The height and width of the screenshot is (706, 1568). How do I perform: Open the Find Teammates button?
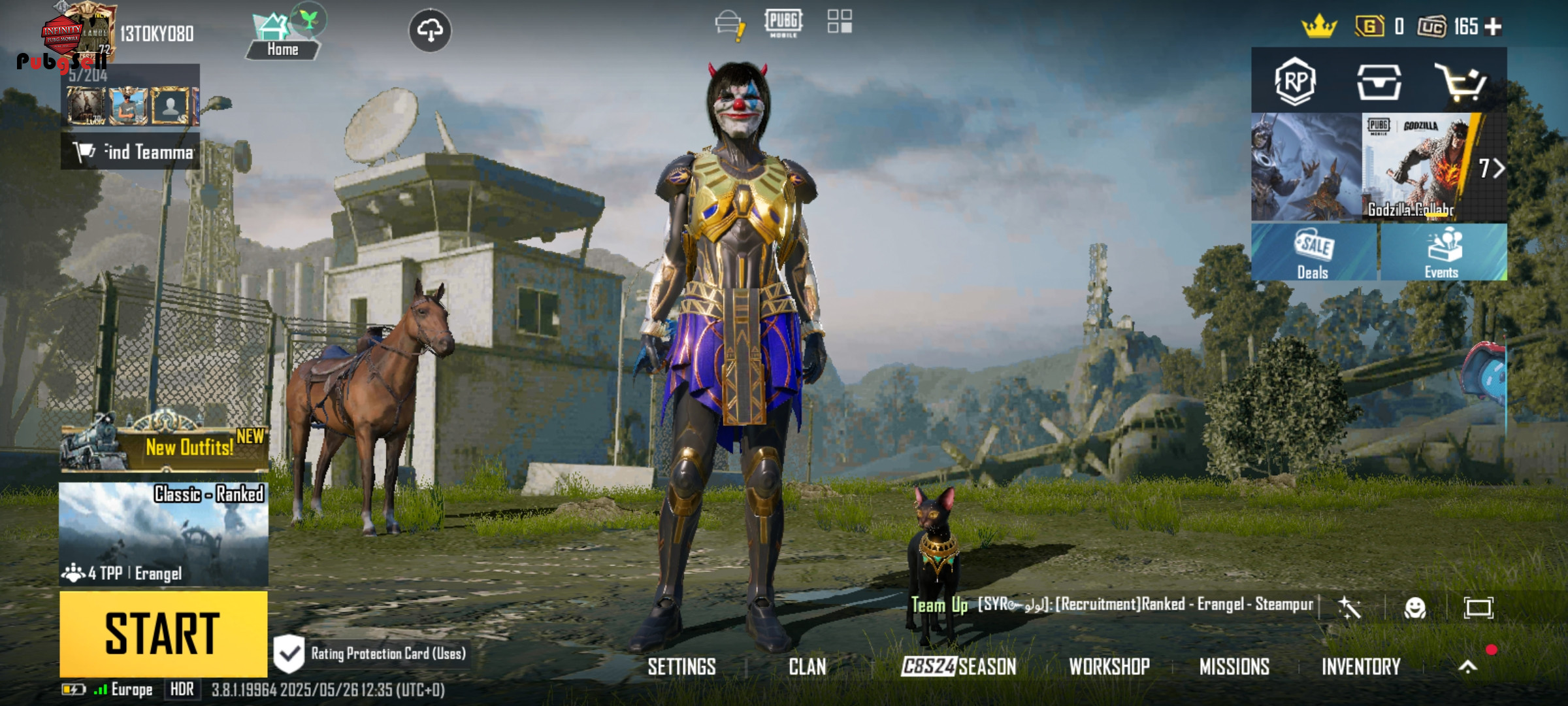coord(131,152)
